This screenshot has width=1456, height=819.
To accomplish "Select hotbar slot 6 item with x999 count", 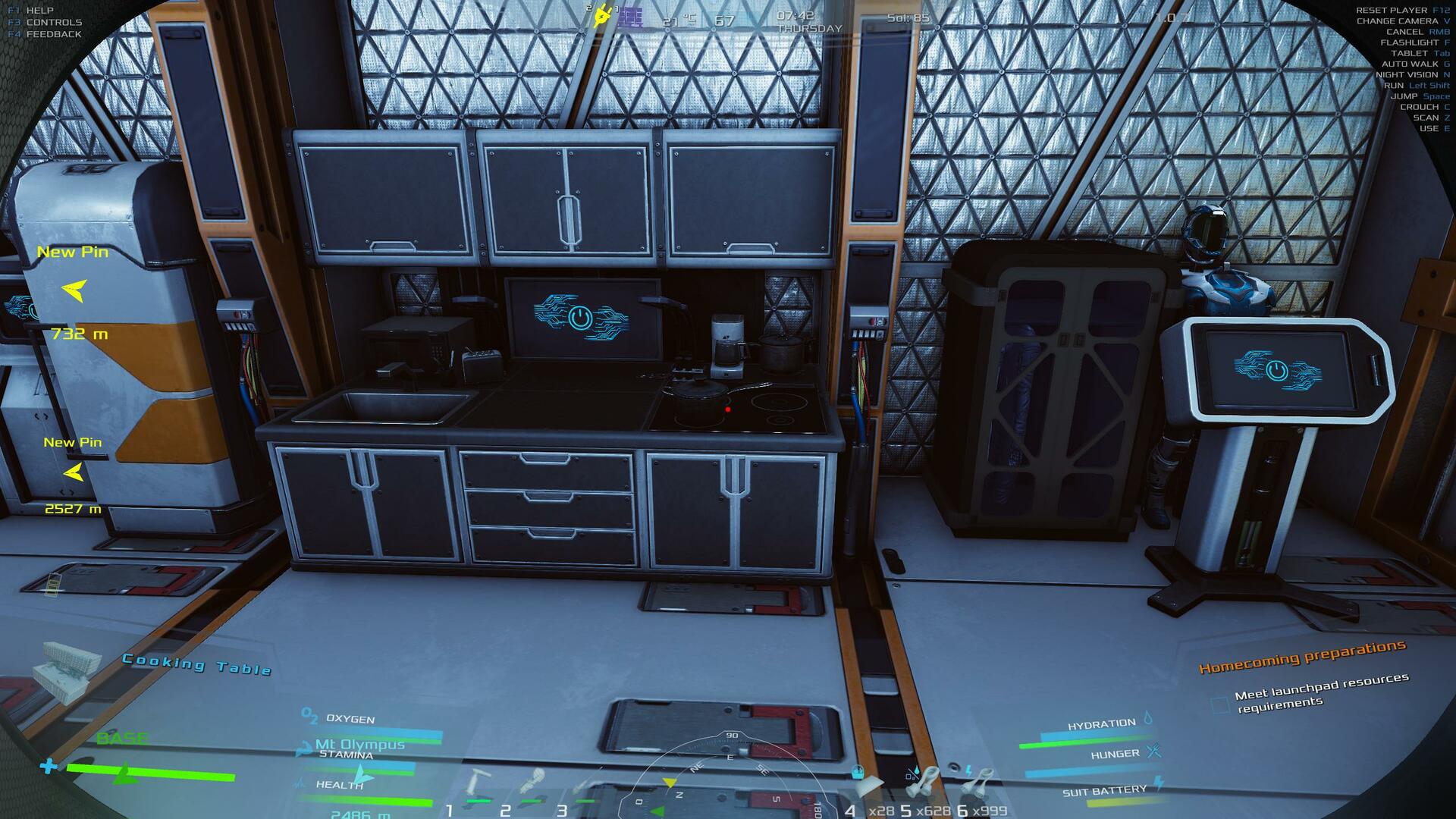I will click(980, 781).
